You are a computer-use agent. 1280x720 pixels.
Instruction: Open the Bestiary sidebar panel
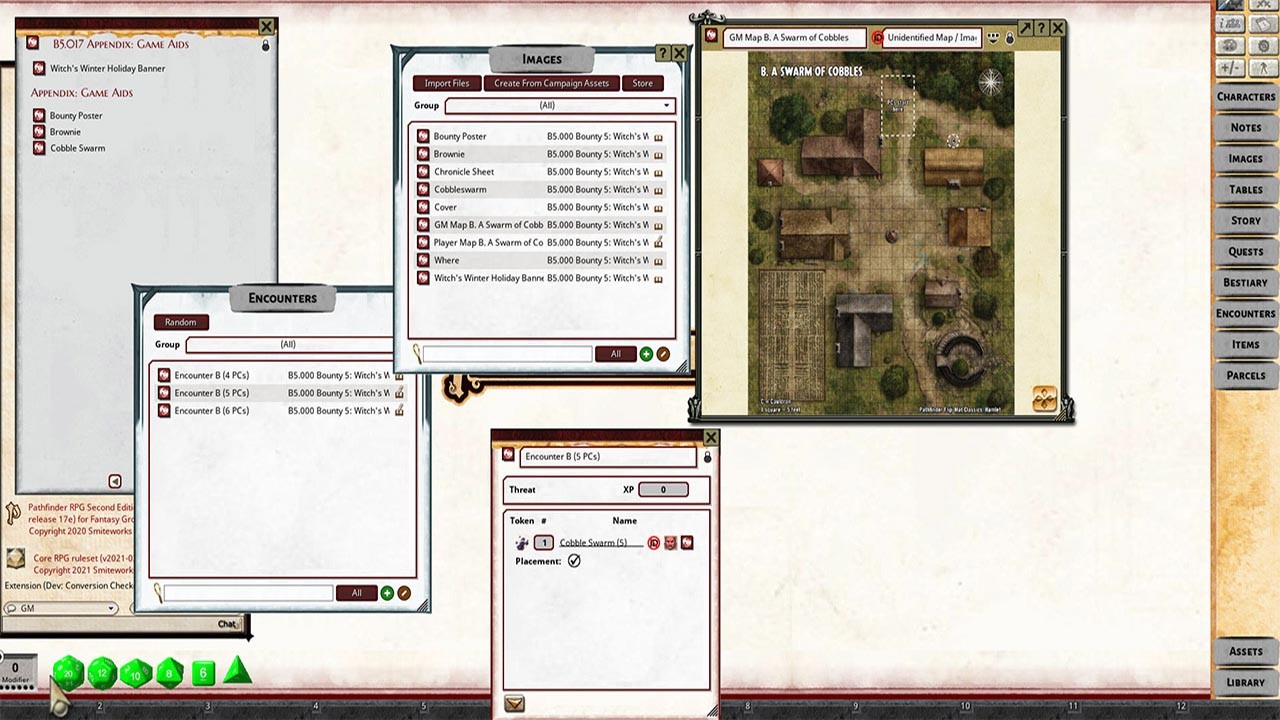pos(1244,282)
